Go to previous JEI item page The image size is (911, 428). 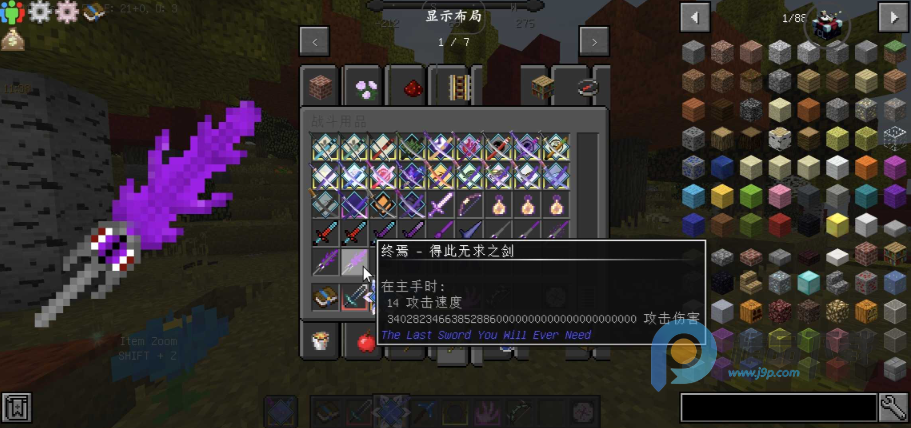(694, 17)
